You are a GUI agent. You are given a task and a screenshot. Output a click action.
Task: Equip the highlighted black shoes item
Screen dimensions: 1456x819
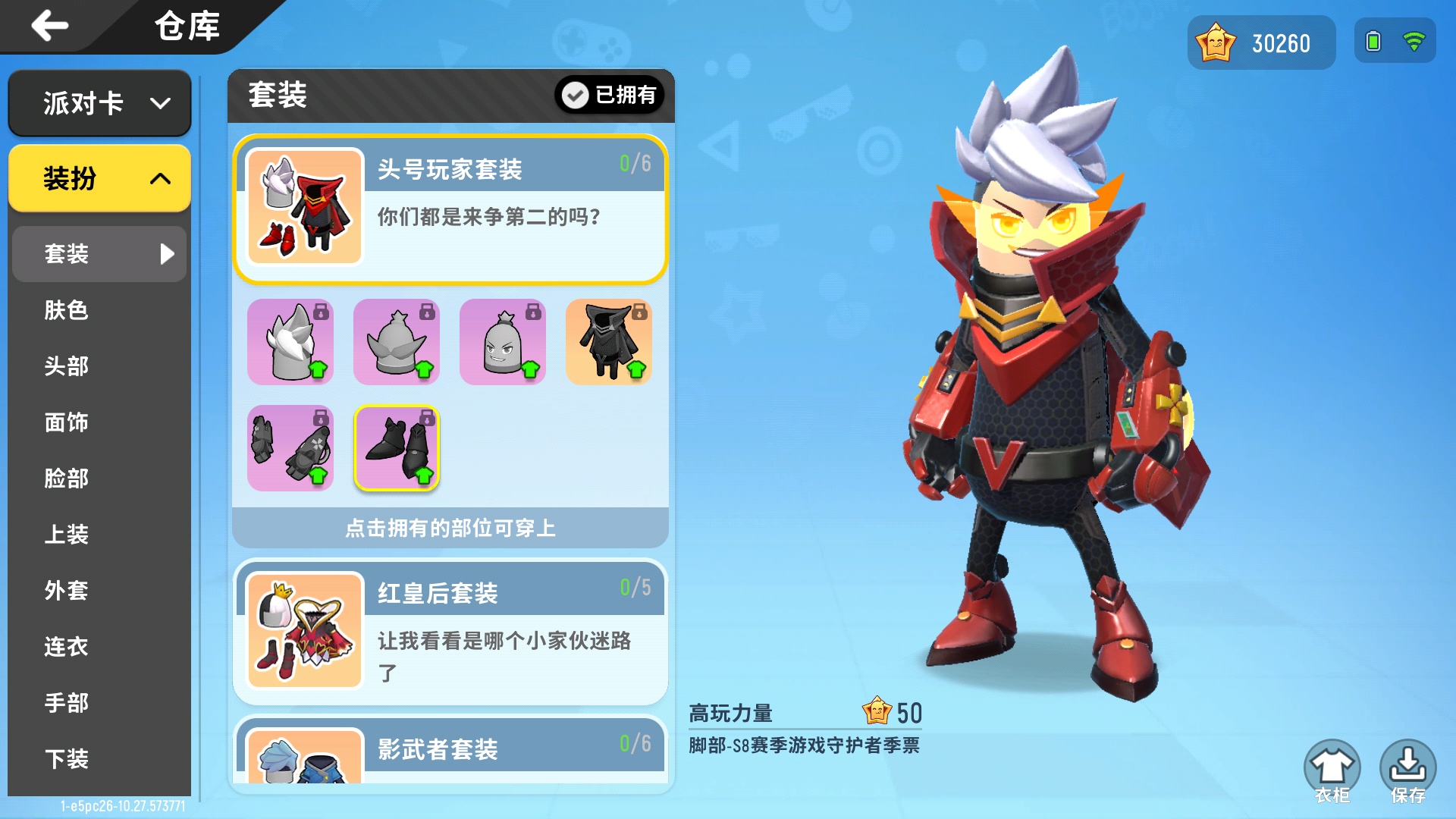[396, 448]
